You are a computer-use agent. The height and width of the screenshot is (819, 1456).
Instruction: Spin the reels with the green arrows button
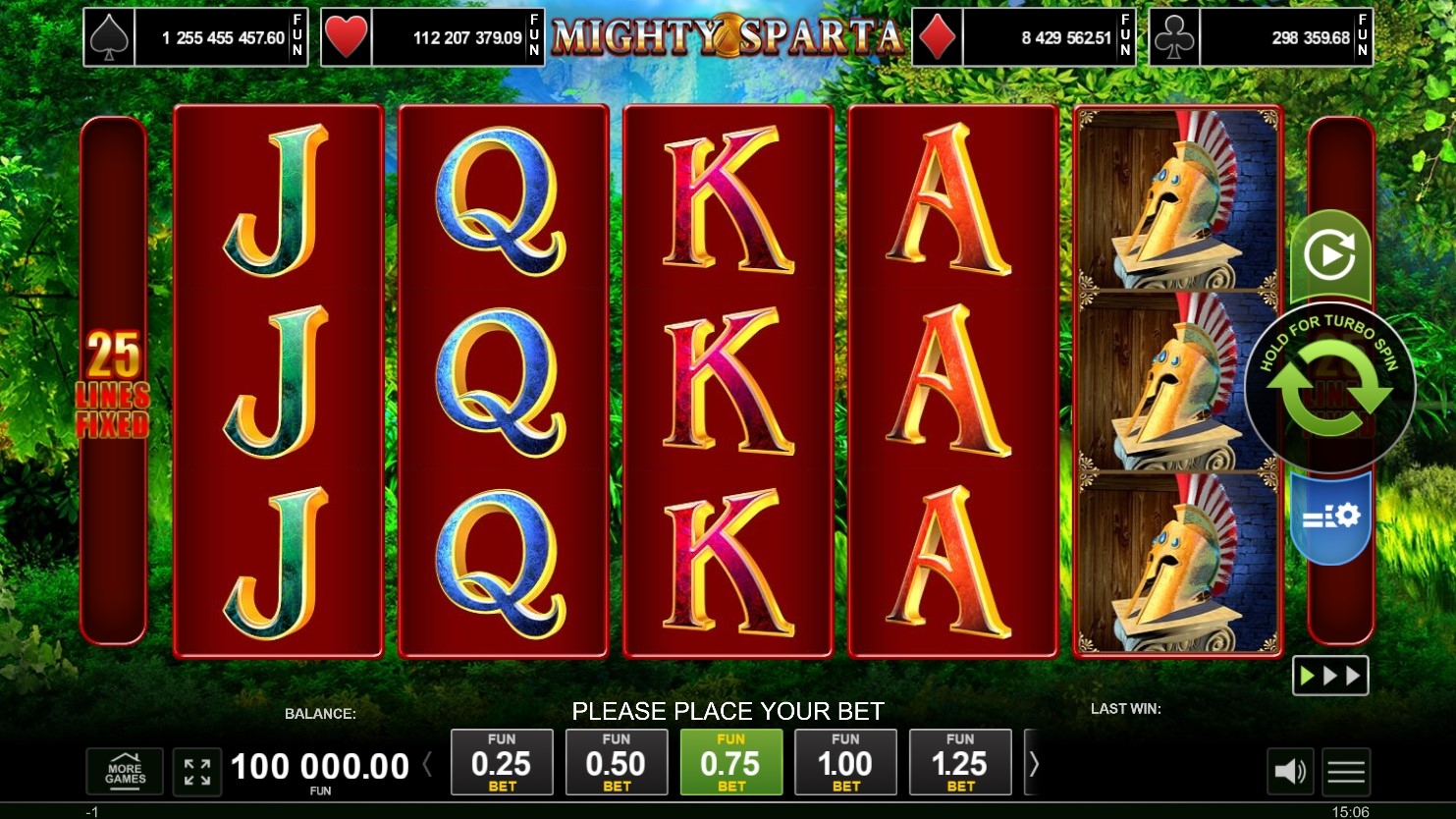click(1329, 389)
